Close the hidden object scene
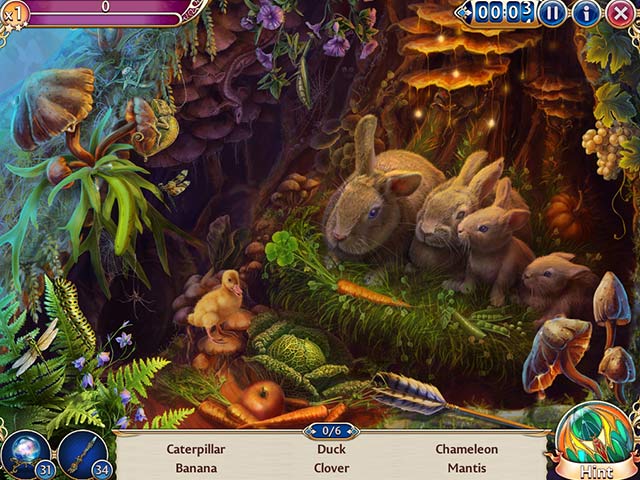The height and width of the screenshot is (480, 640). (x=620, y=13)
